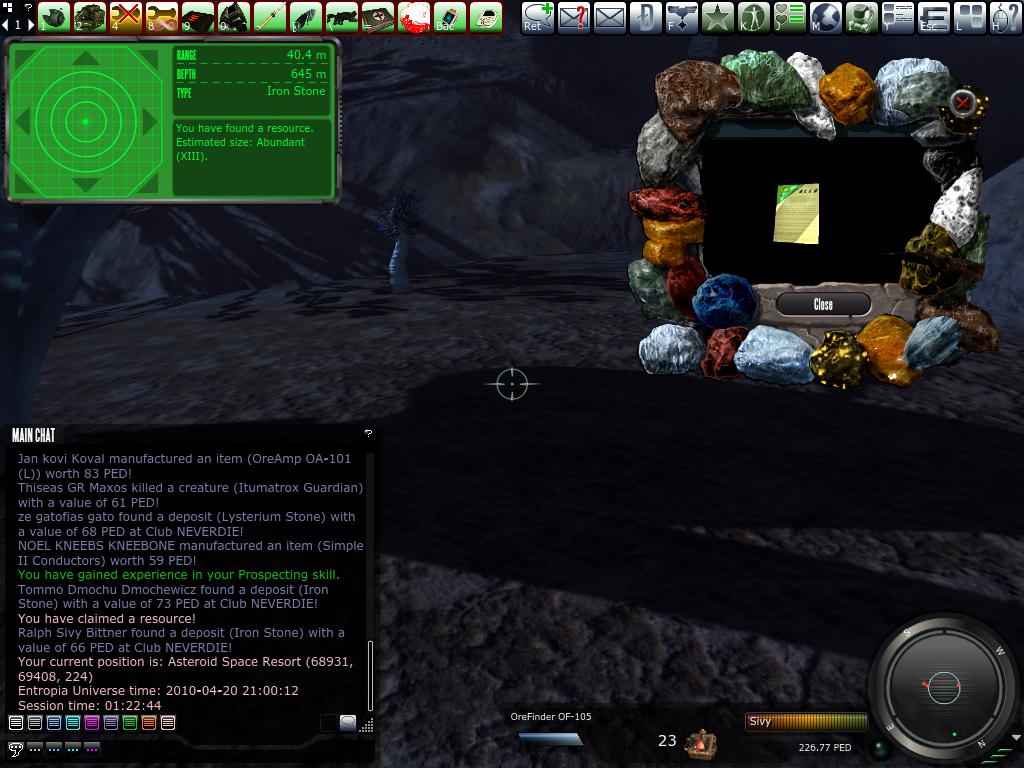Click the green ore finder radar display
Viewport: 1024px width, 768px height.
tap(86, 121)
